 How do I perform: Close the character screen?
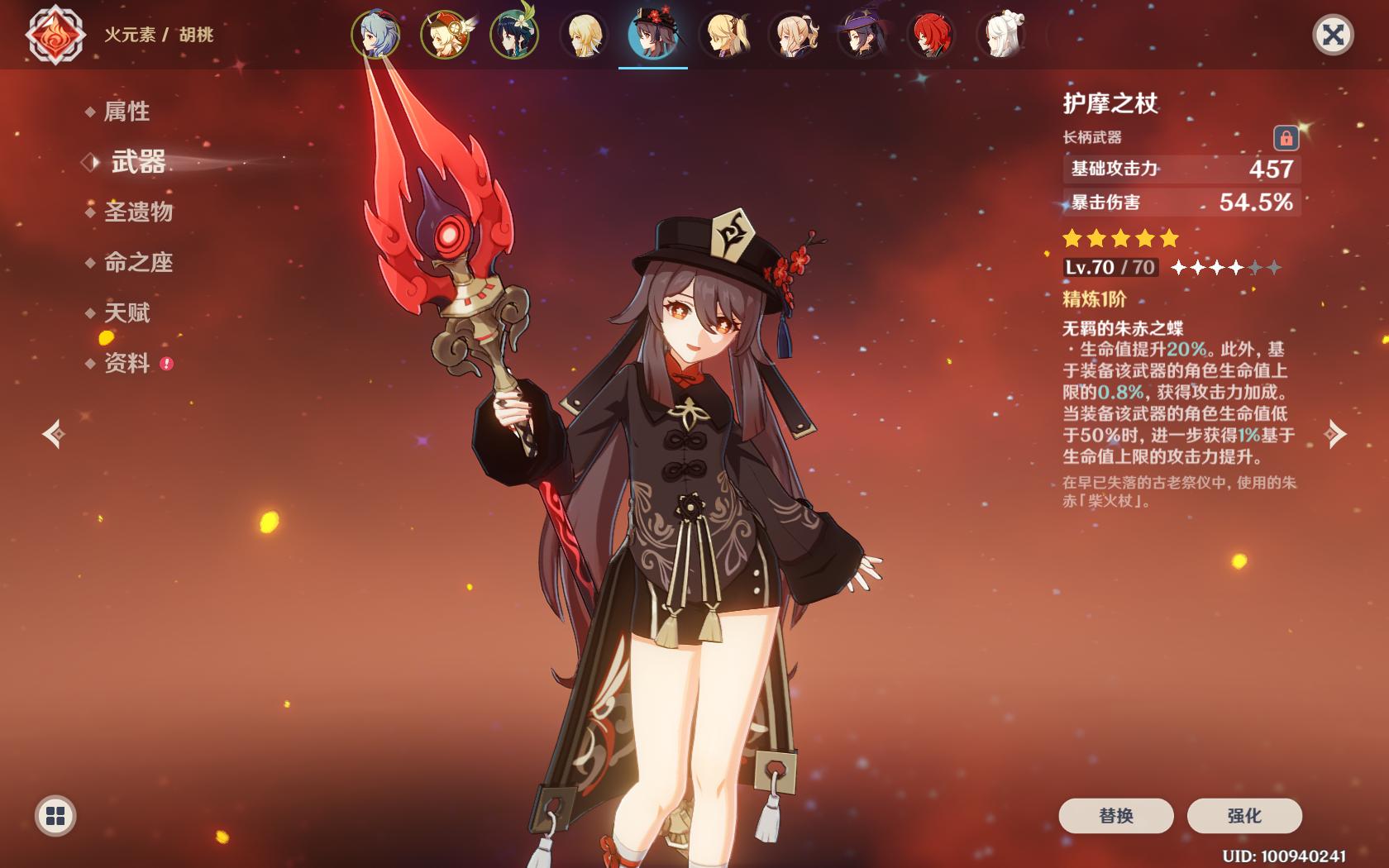point(1333,35)
